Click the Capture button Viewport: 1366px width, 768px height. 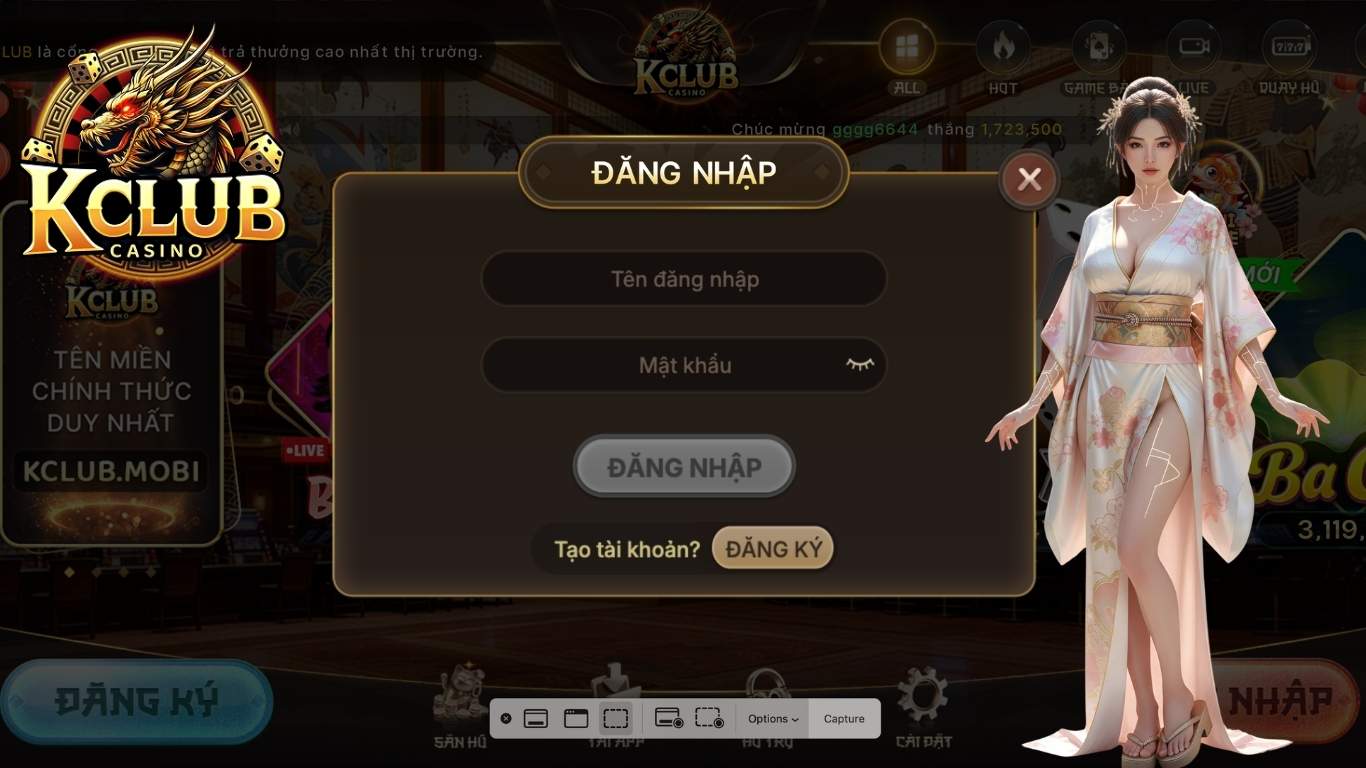843,718
